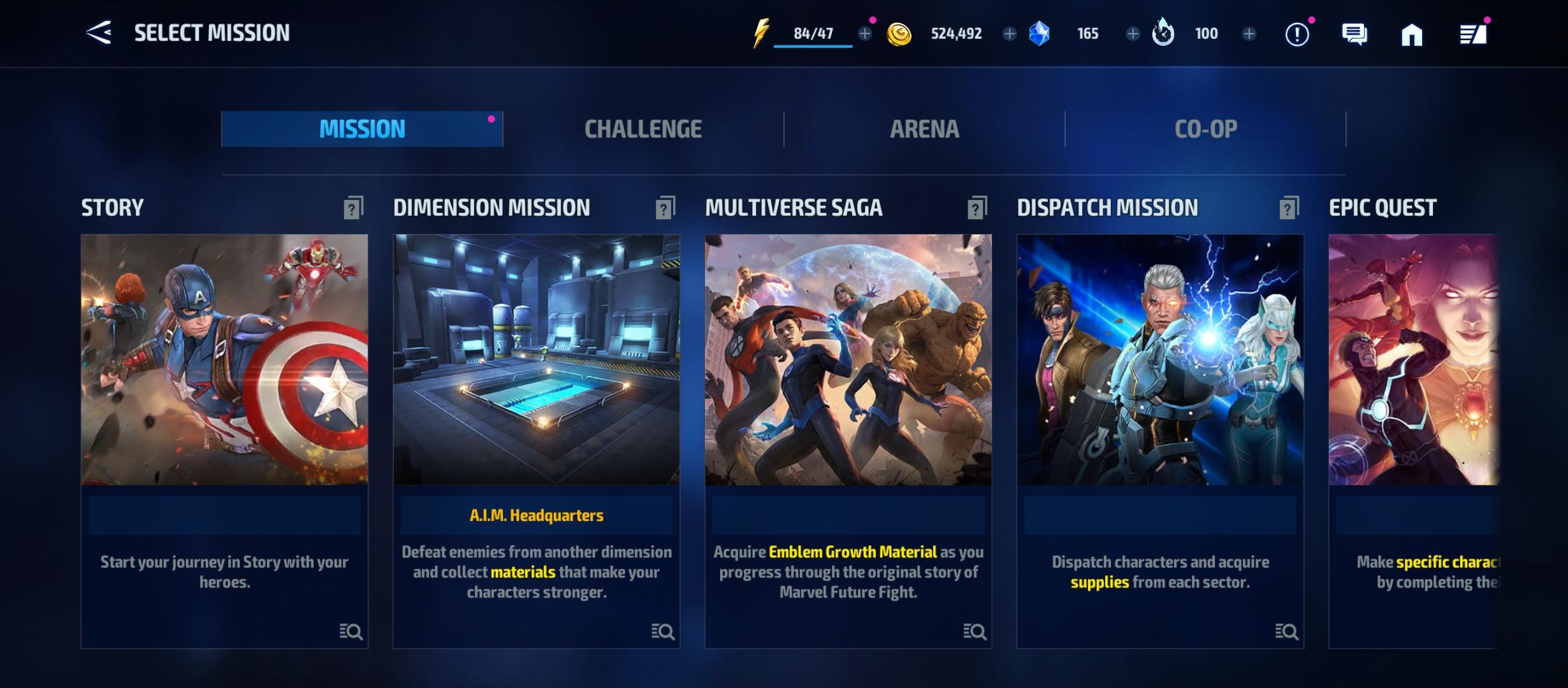This screenshot has width=1568, height=688.
Task: Open the news feed icon with pink dot
Action: 1474,35
